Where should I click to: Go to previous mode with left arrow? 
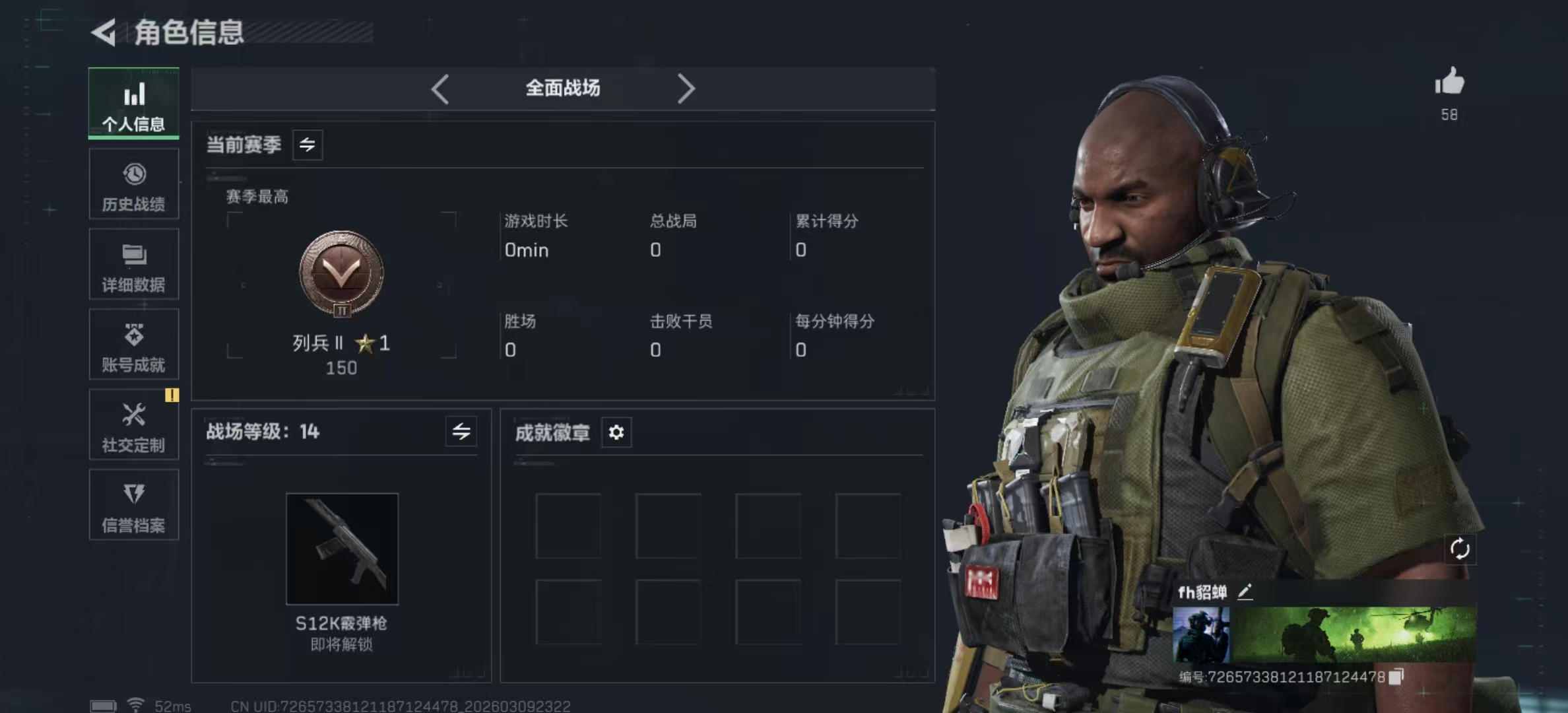440,88
